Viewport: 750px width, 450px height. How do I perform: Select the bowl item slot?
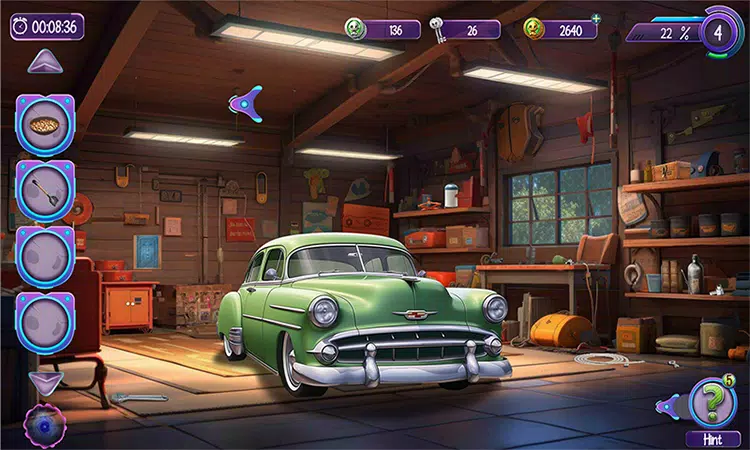tap(44, 125)
